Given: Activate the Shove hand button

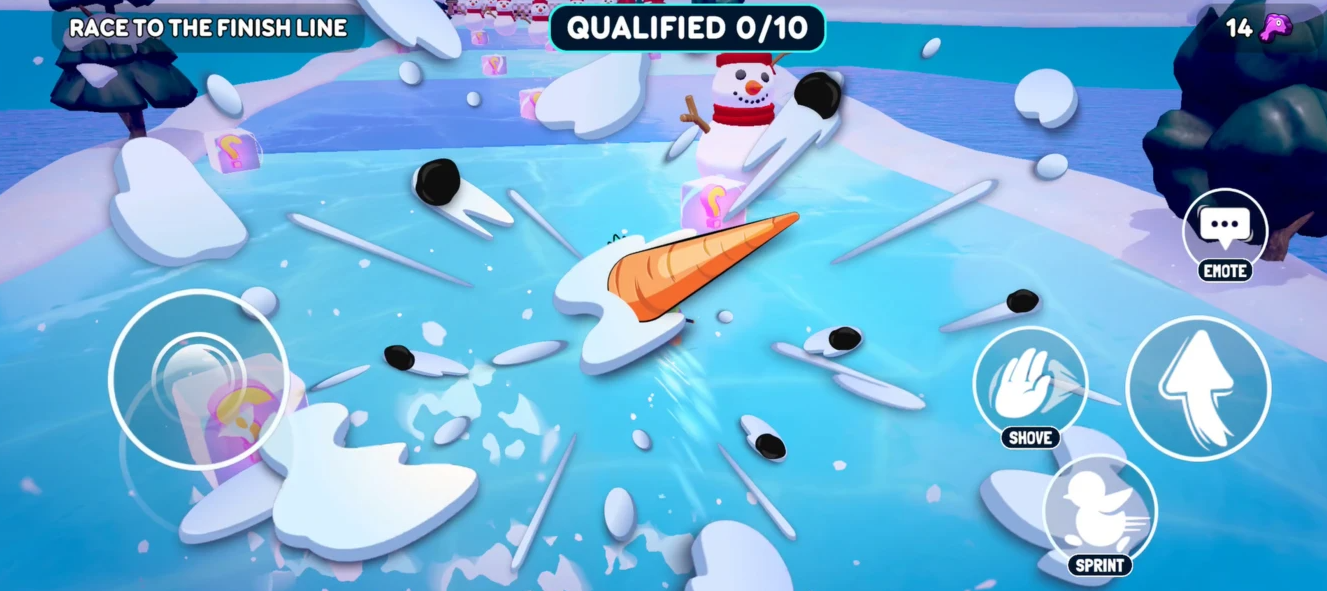Looking at the screenshot, I should click(x=1029, y=383).
